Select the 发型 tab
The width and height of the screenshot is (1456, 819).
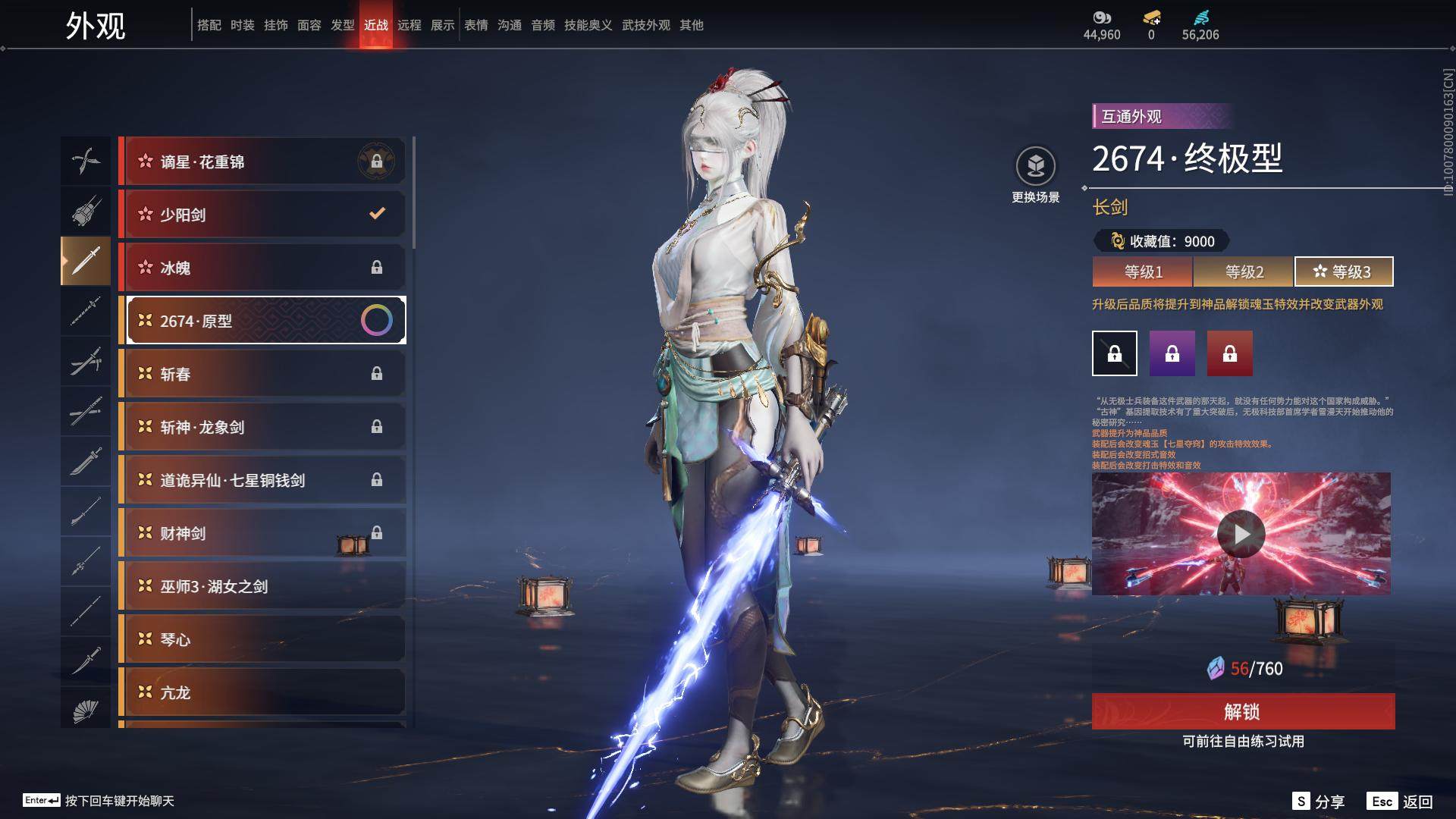point(343,25)
